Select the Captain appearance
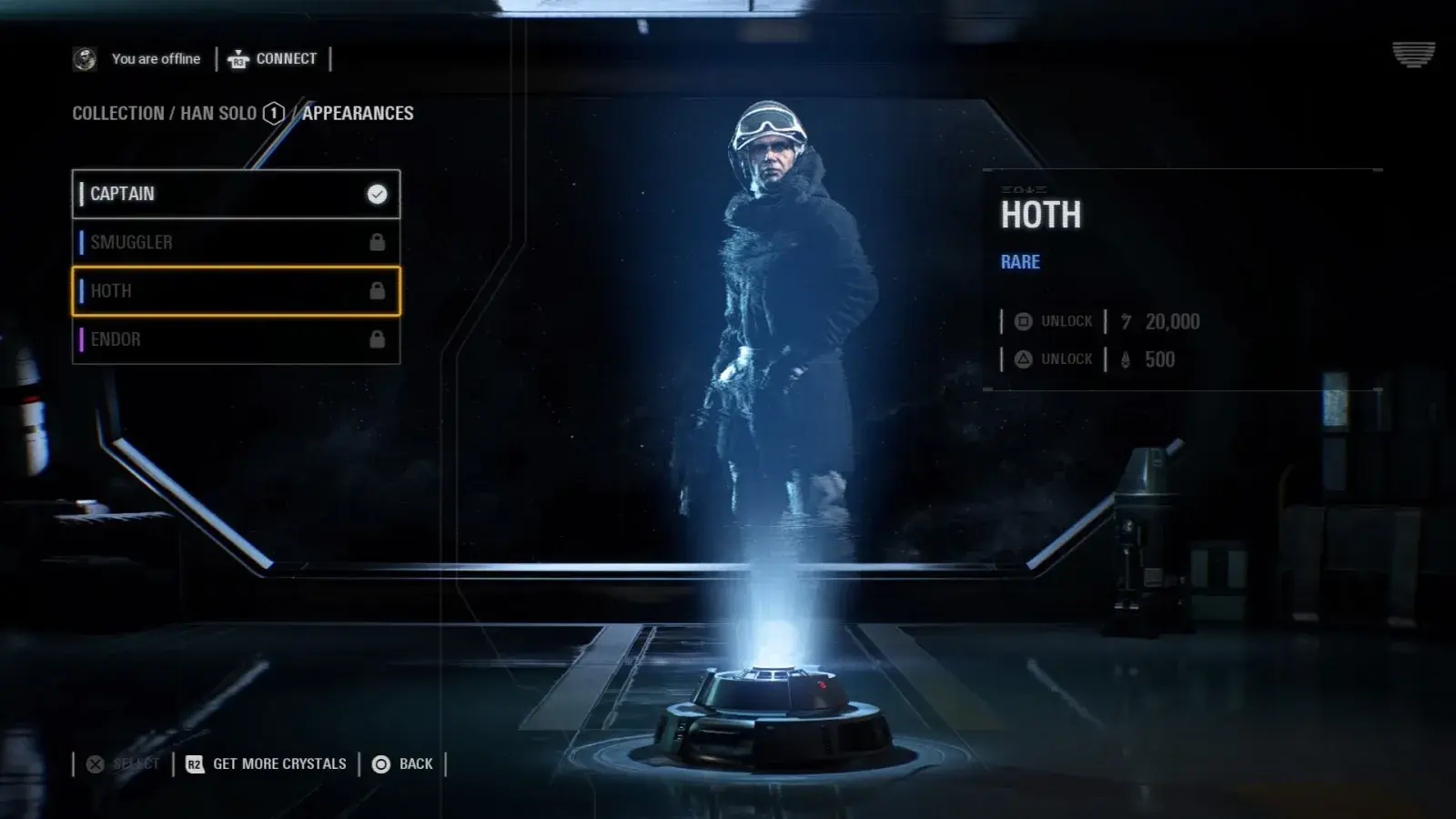 click(236, 194)
